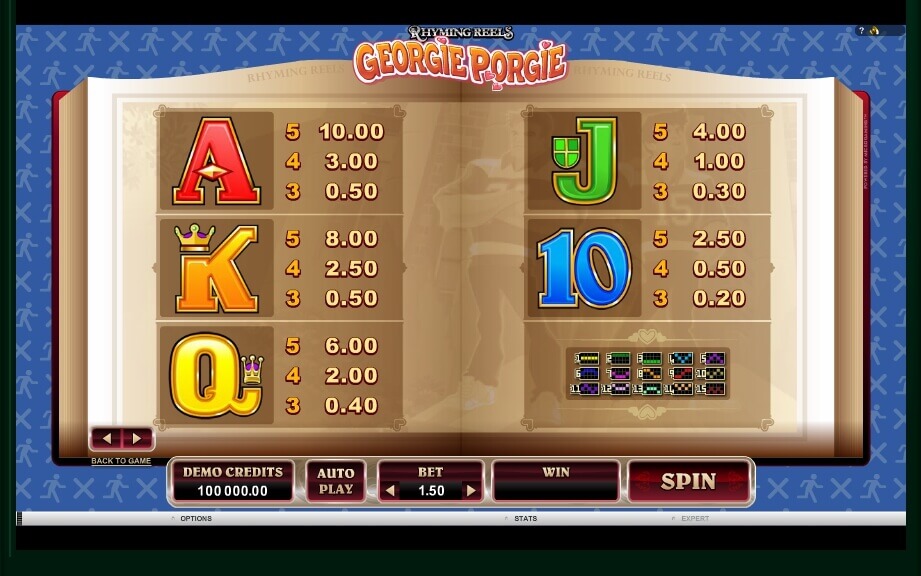This screenshot has height=576, width=921.
Task: Switch to Expert mode
Action: 694,519
